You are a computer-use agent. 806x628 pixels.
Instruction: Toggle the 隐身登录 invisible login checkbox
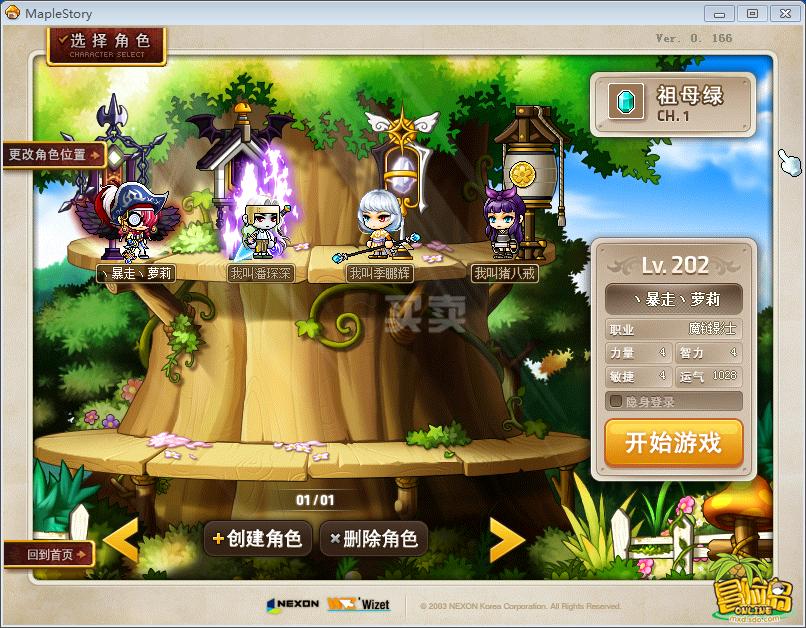pos(616,401)
